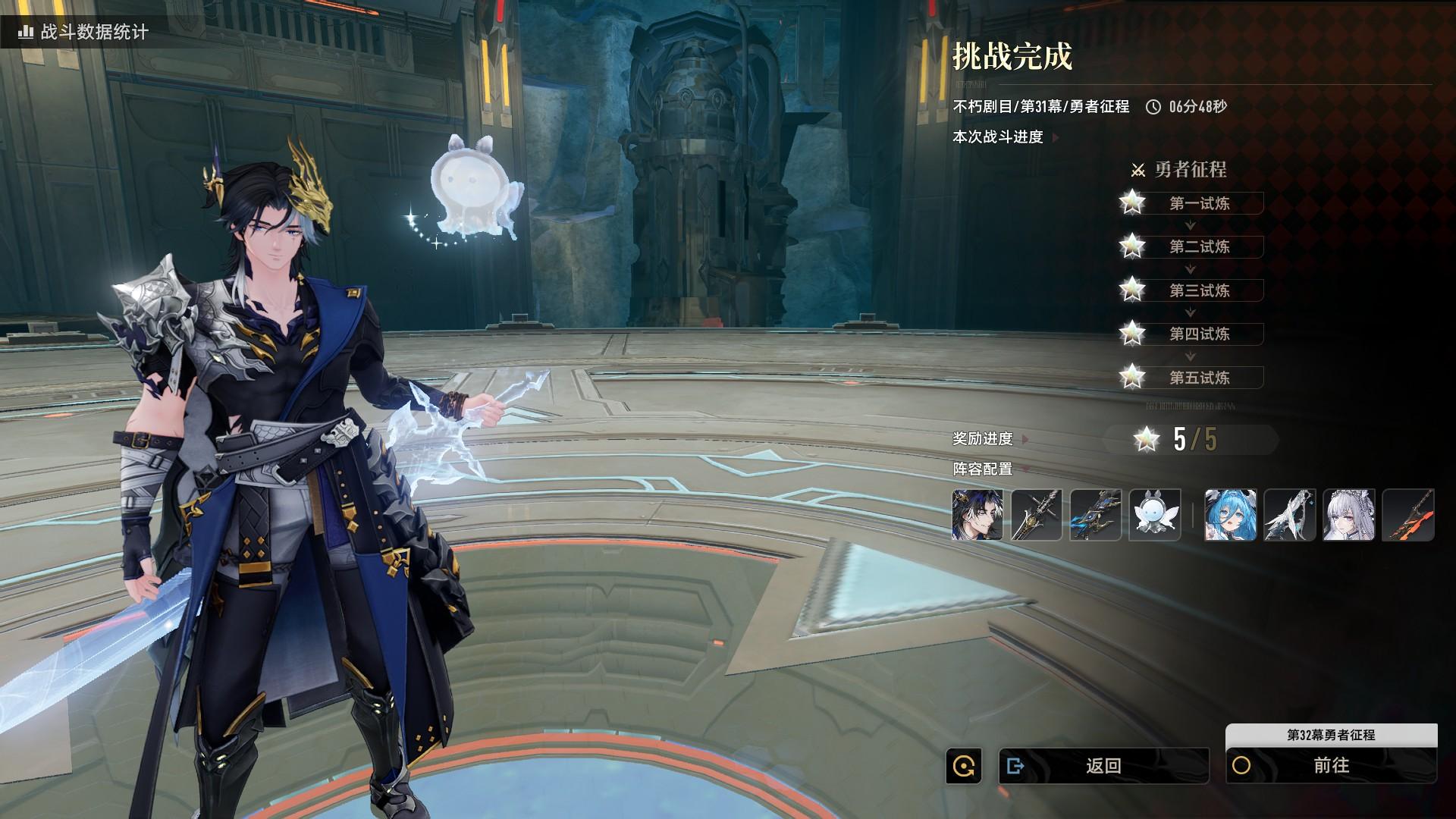Inspect the blue and gold weapon icon
Viewport: 1456px width, 819px height.
(1096, 515)
